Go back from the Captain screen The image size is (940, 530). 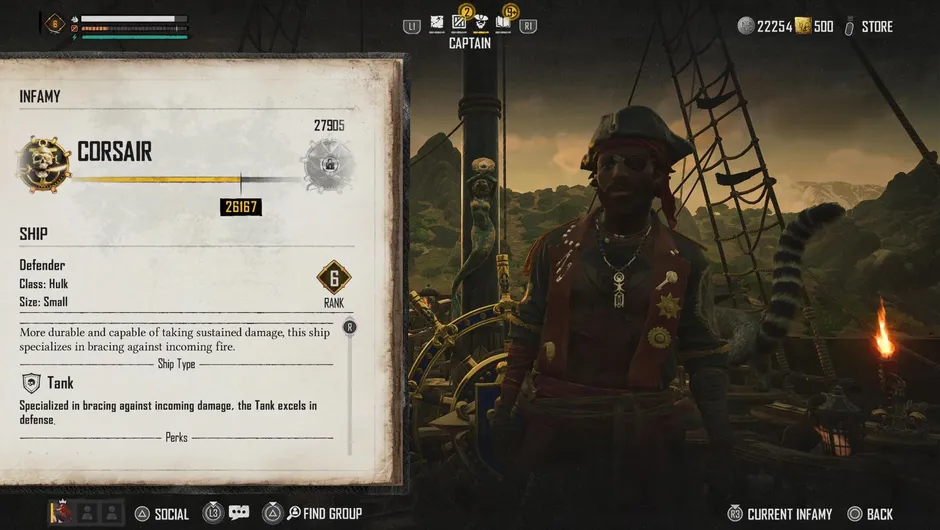869,514
